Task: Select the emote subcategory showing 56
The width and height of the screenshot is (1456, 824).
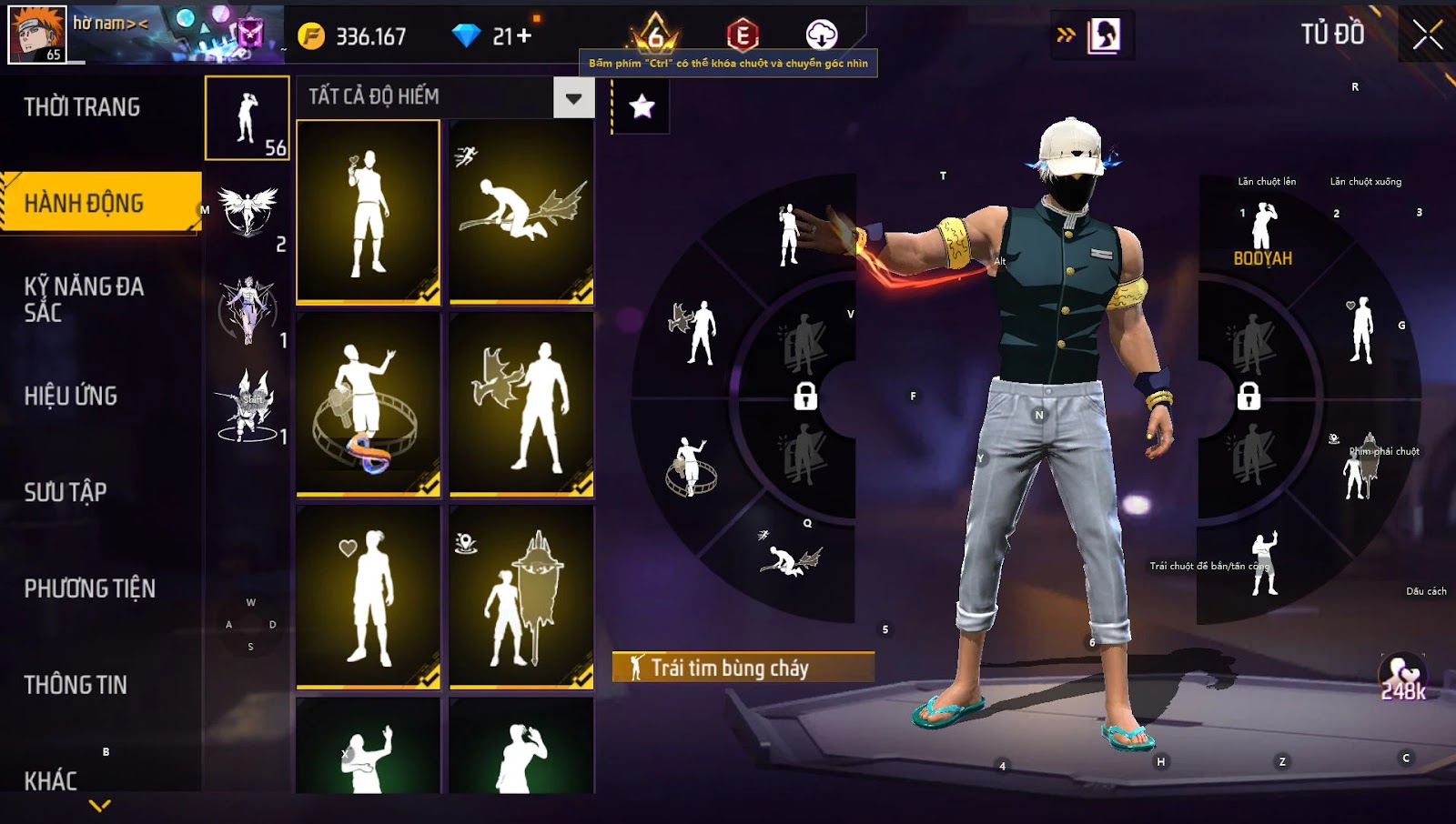Action: (x=248, y=118)
